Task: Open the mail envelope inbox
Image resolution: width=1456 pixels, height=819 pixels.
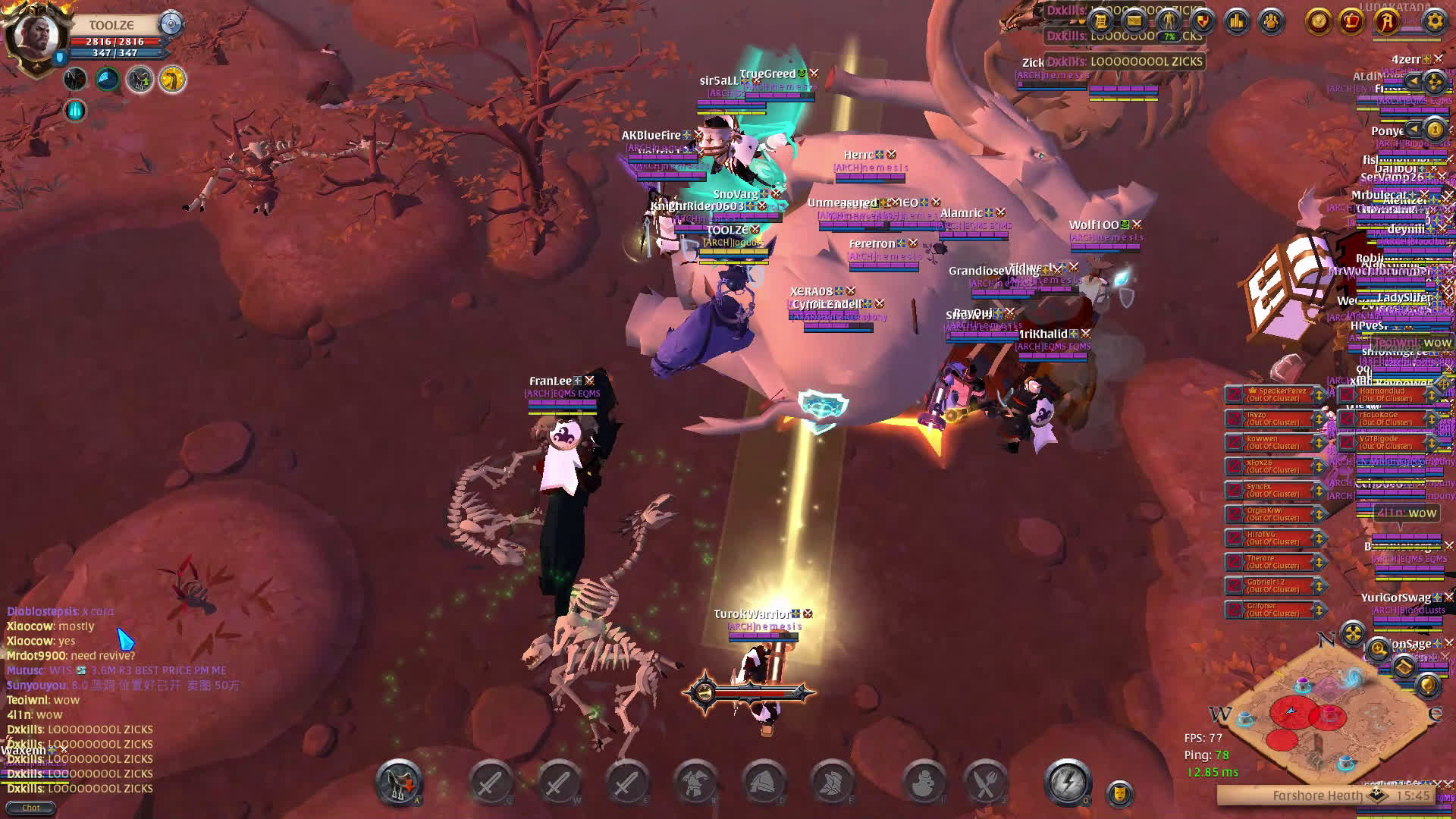Action: point(1134,21)
